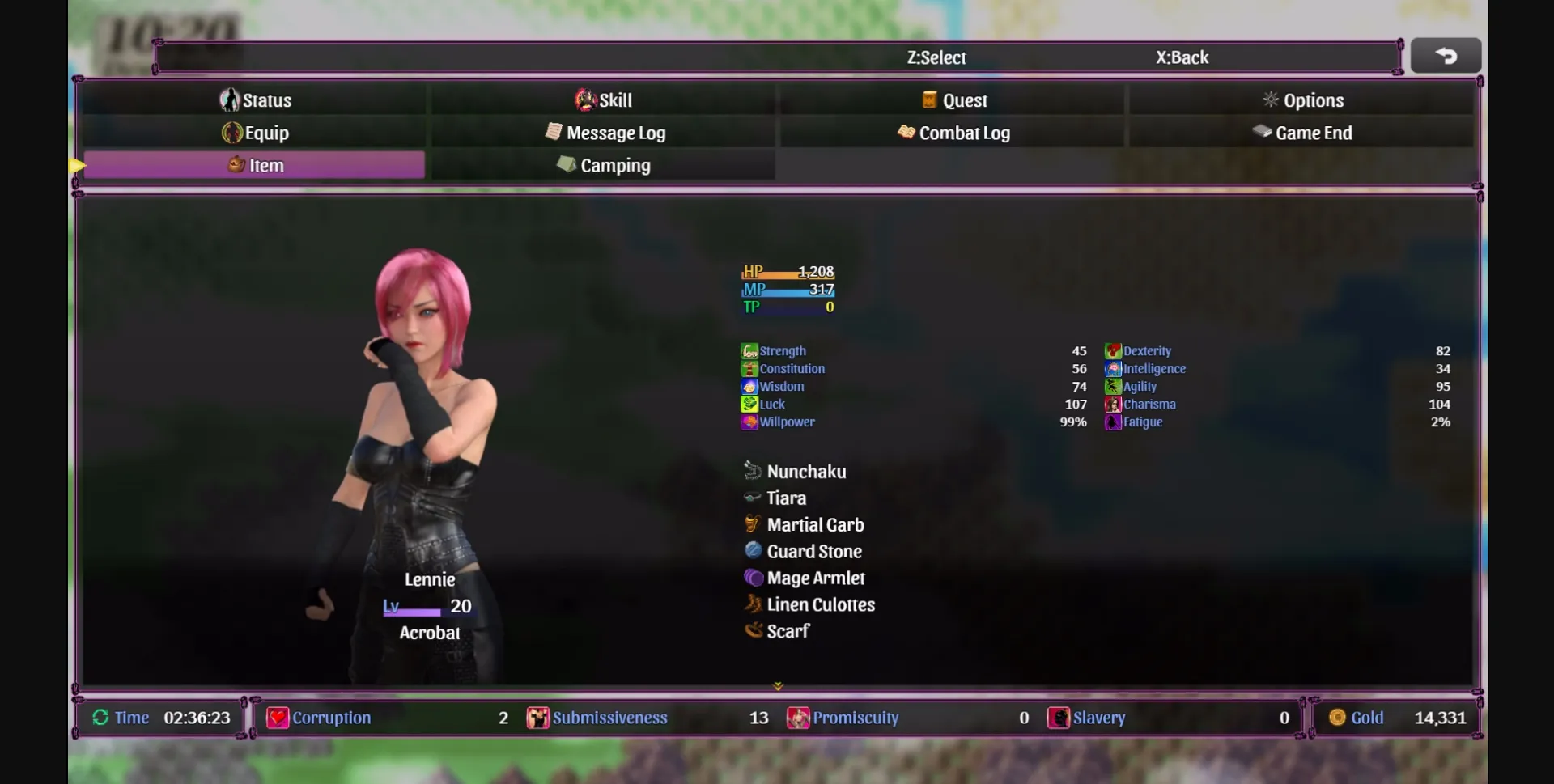This screenshot has height=784, width=1554.
Task: Click the Mage Armlet icon
Action: pos(753,578)
